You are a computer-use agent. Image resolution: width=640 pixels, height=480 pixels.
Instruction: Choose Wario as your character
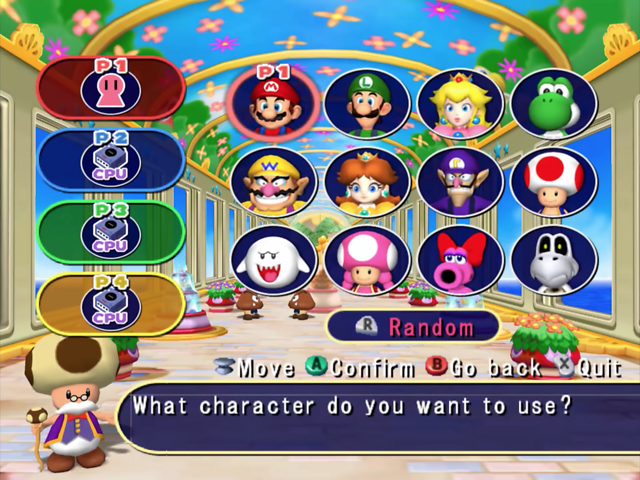[x=273, y=182]
